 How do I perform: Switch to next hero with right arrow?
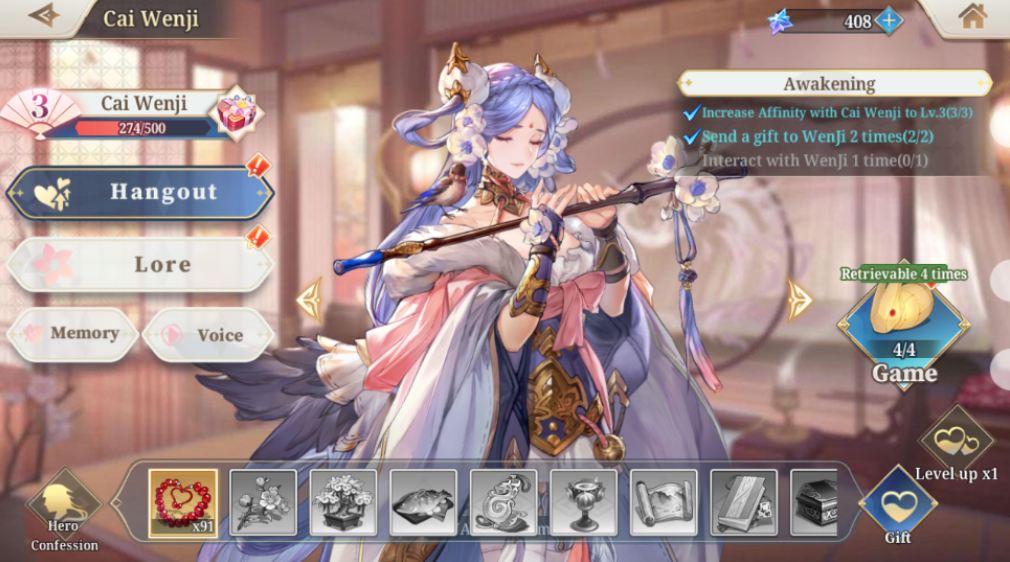tap(798, 298)
